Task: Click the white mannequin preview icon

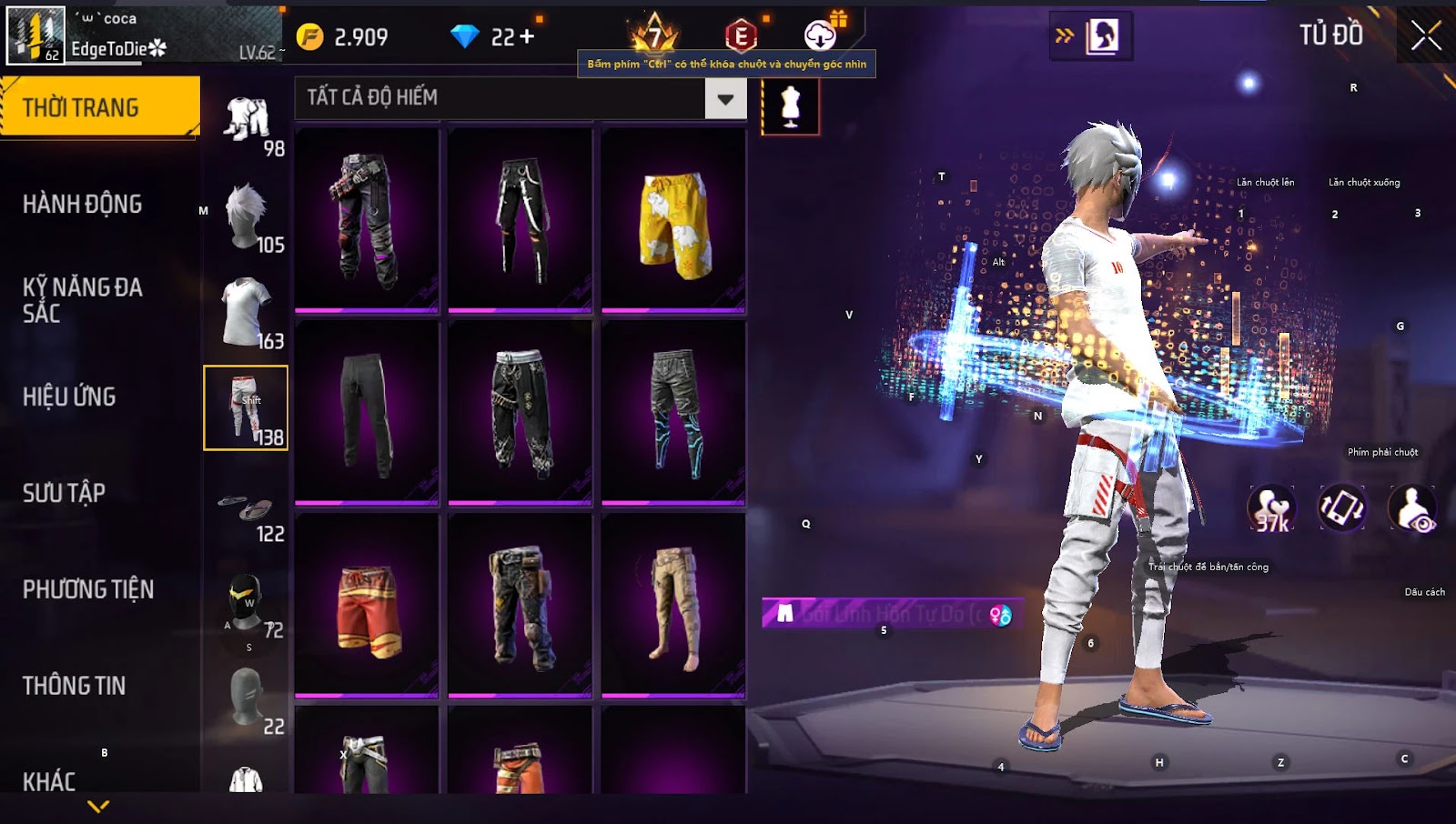Action: 790,106
